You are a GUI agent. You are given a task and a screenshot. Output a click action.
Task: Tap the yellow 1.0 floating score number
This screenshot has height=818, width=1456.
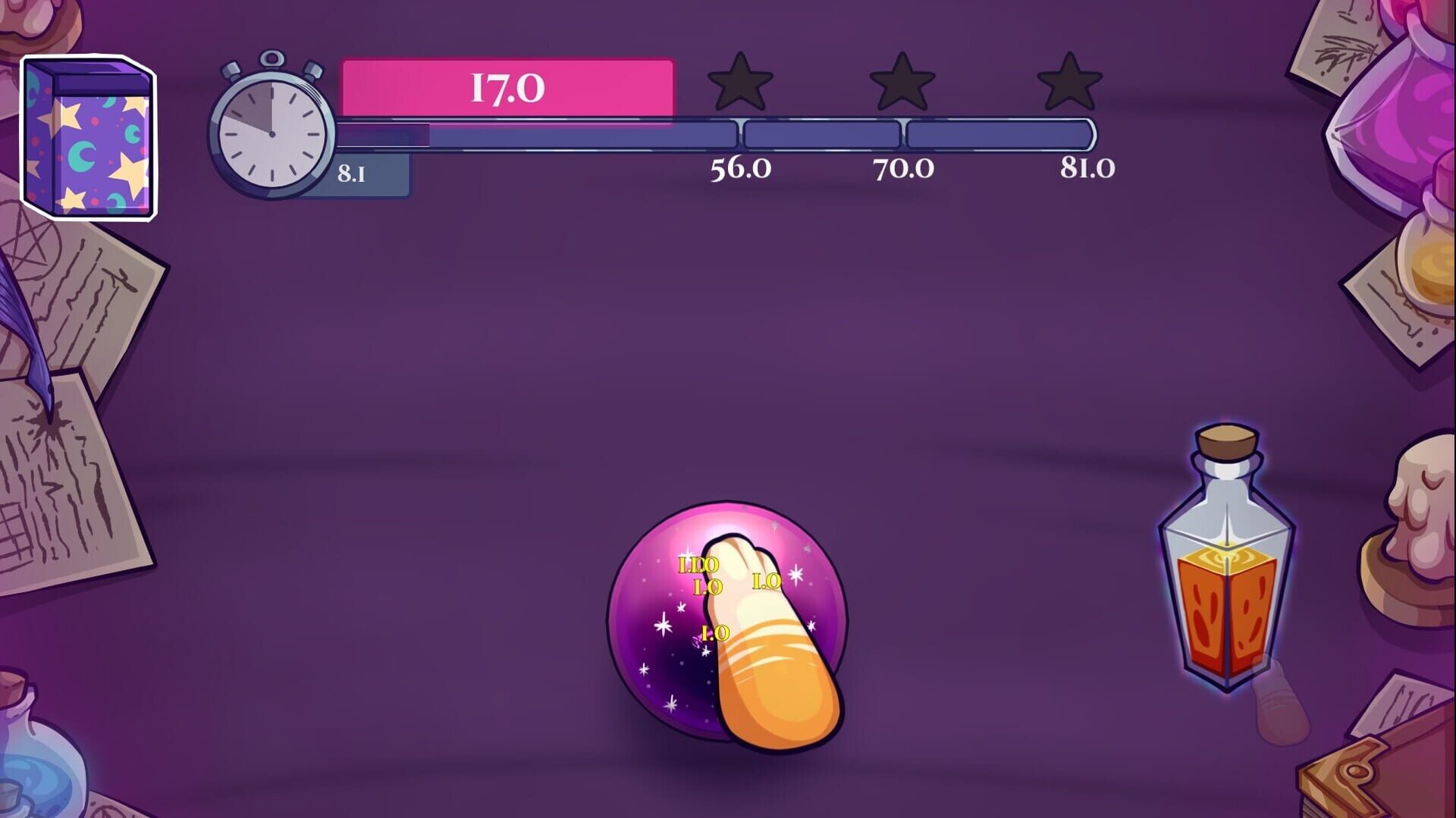click(x=766, y=582)
